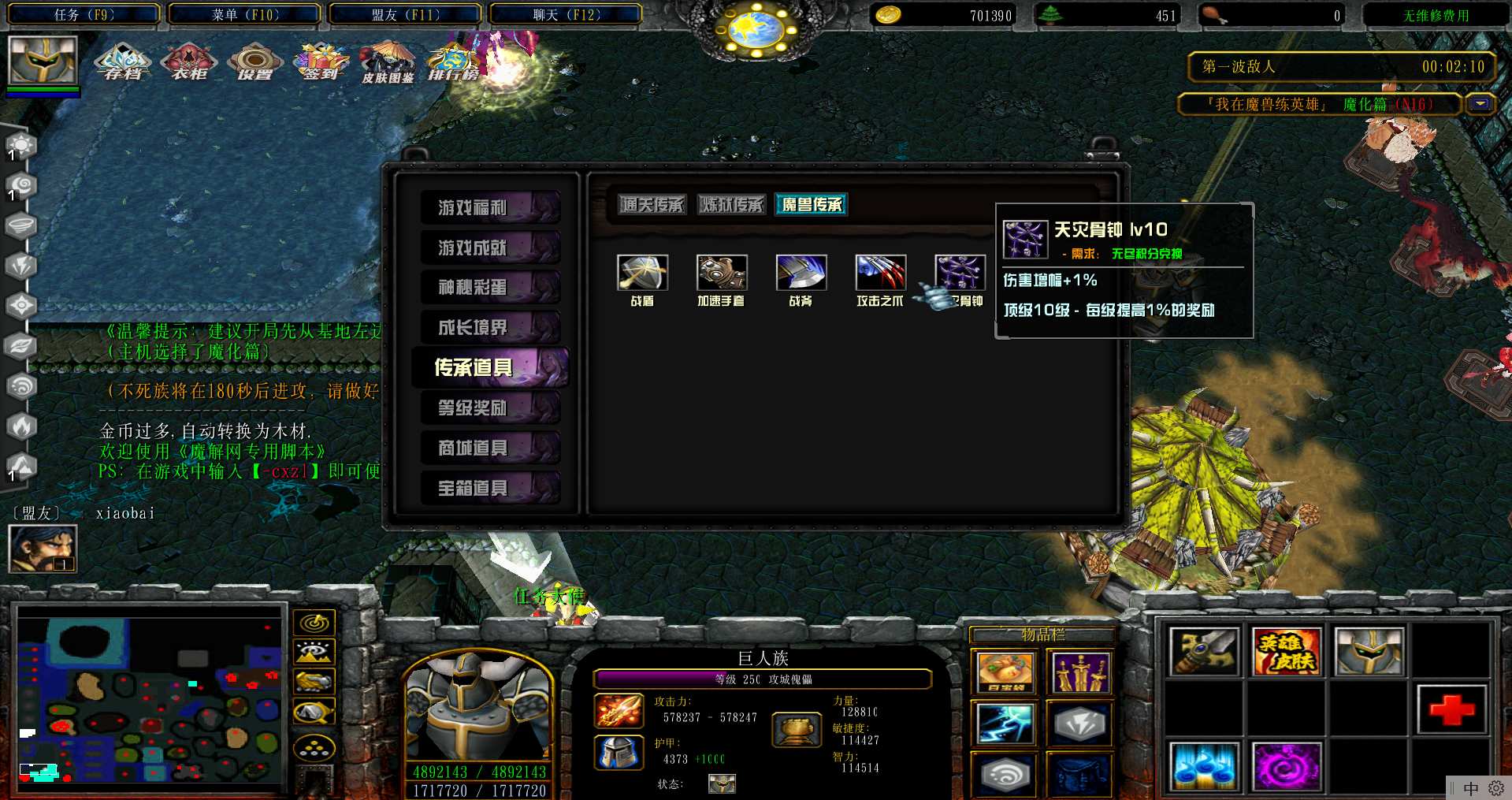Click the red cross command icon
The image size is (1512, 800).
tap(1451, 709)
